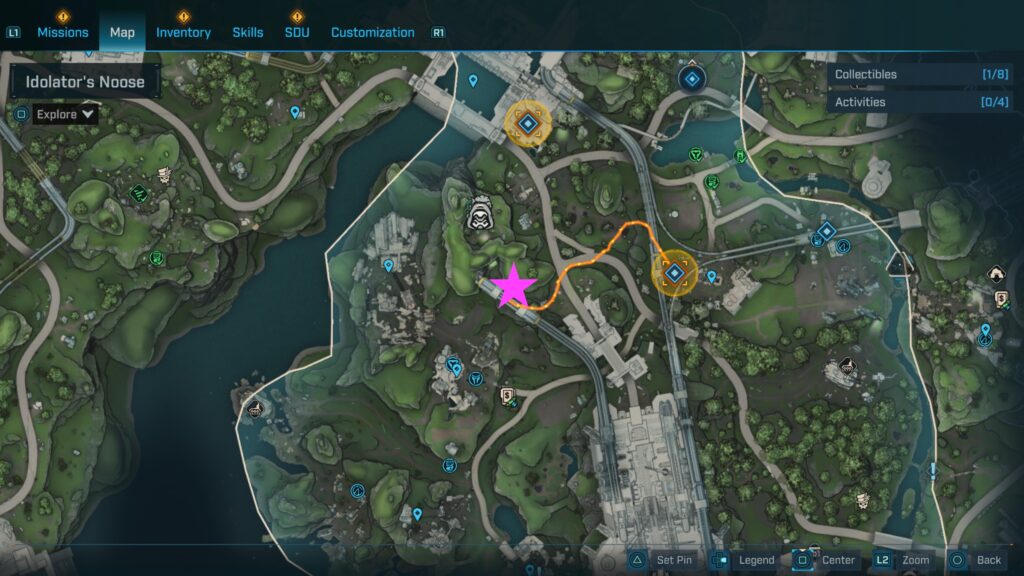Select the pink star waypoint pin
Viewport: 1024px width, 576px height.
pos(513,285)
